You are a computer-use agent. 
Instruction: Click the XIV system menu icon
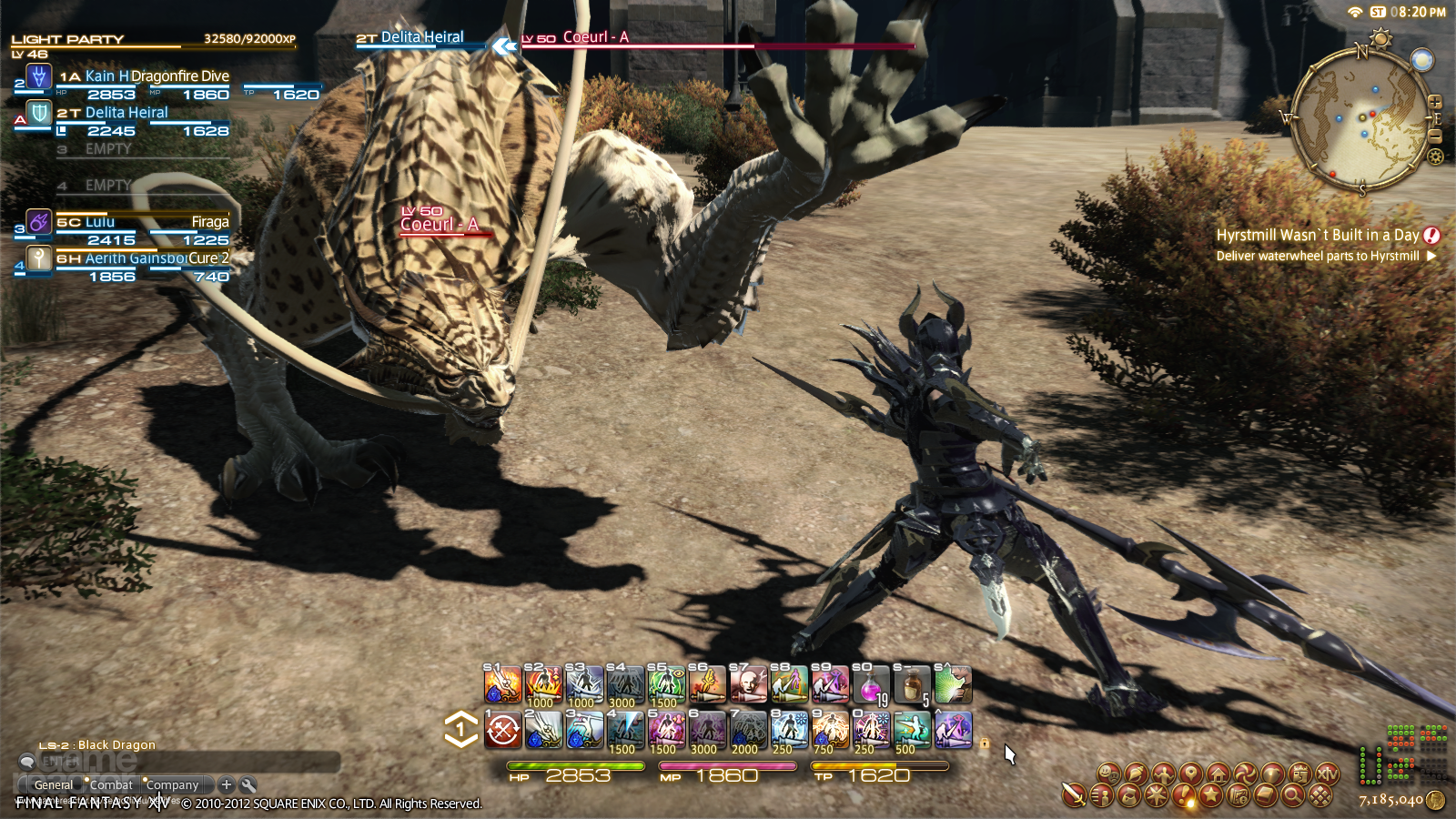click(x=1328, y=774)
